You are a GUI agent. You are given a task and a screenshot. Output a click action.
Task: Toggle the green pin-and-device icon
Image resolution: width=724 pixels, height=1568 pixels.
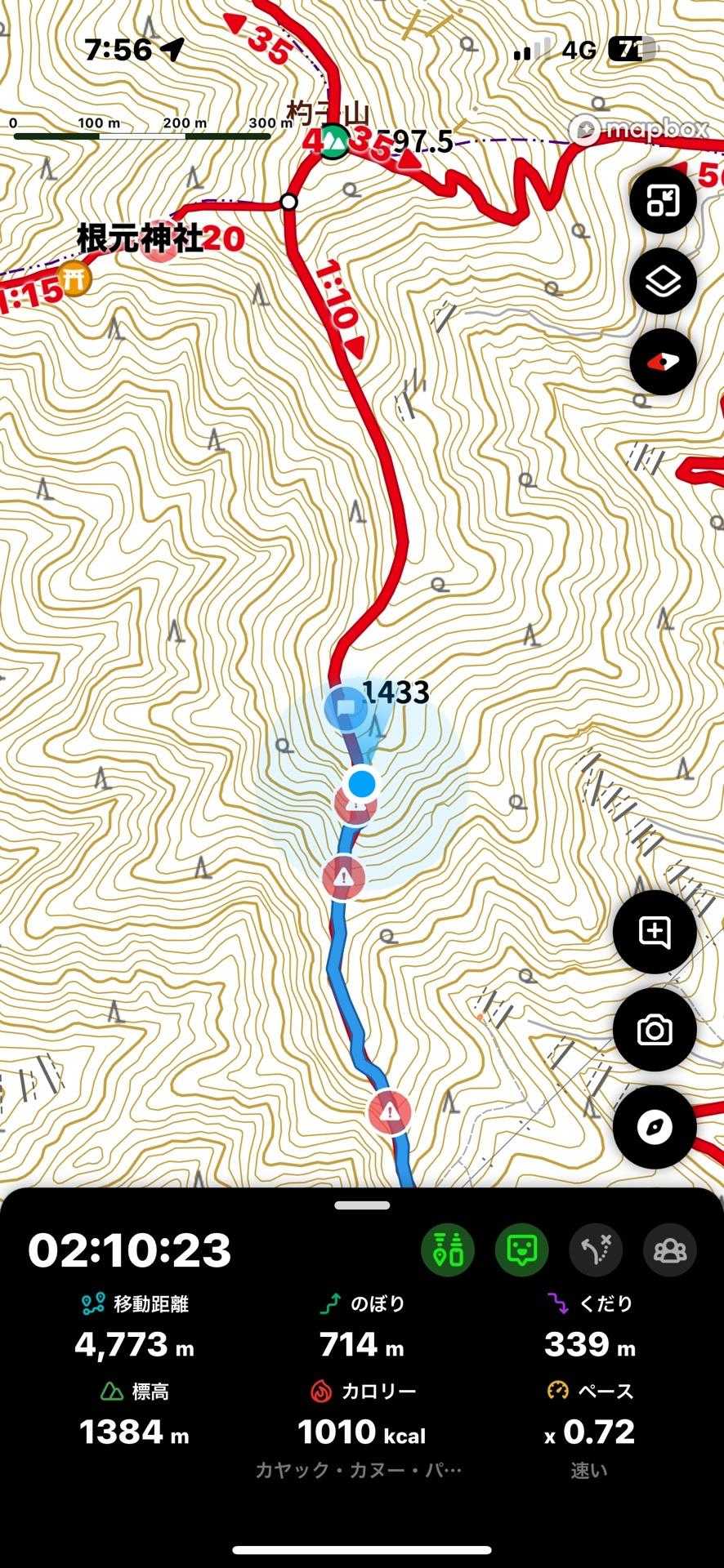coord(448,1249)
